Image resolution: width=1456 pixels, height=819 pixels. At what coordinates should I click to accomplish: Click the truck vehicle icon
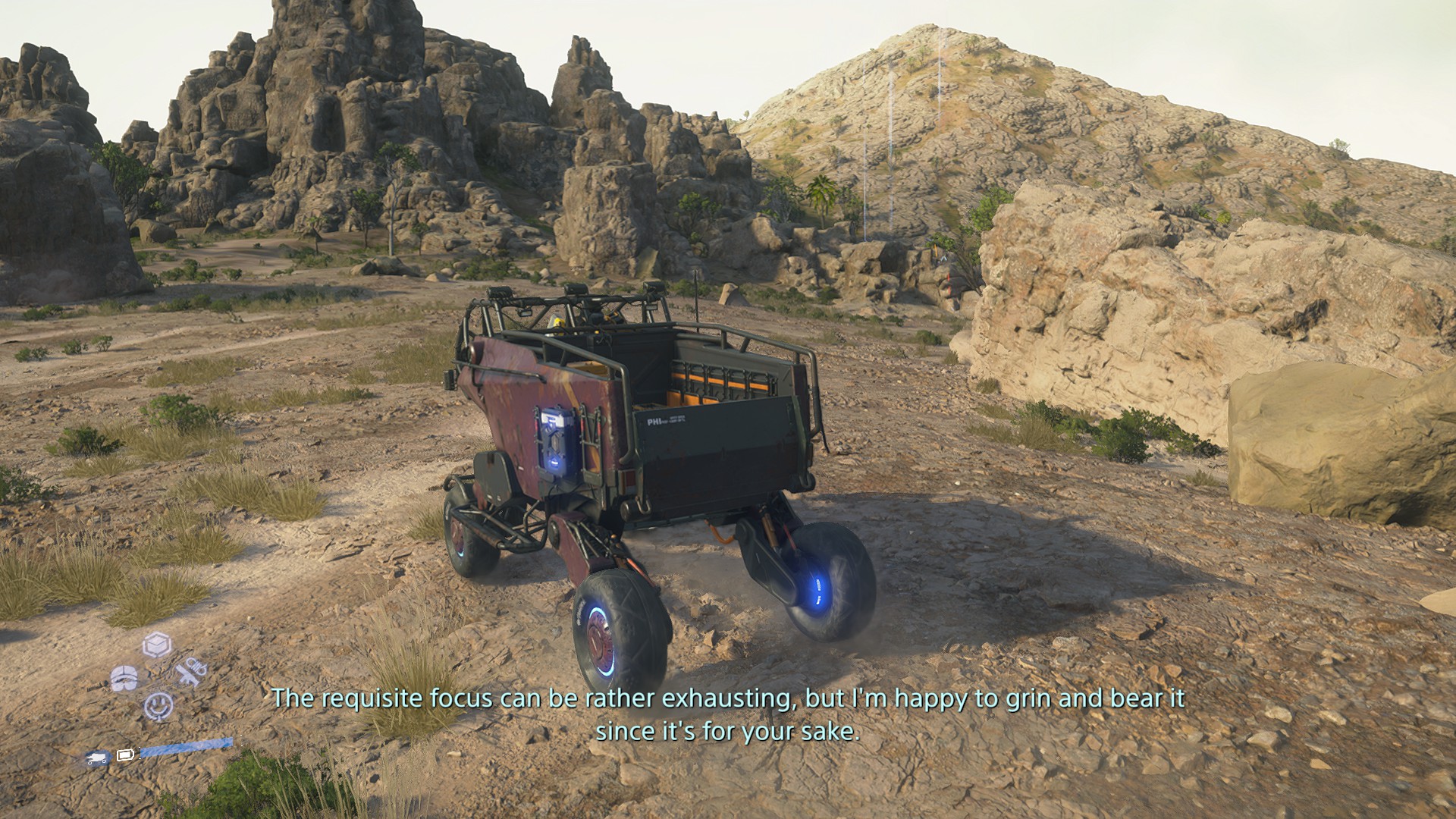(97, 757)
